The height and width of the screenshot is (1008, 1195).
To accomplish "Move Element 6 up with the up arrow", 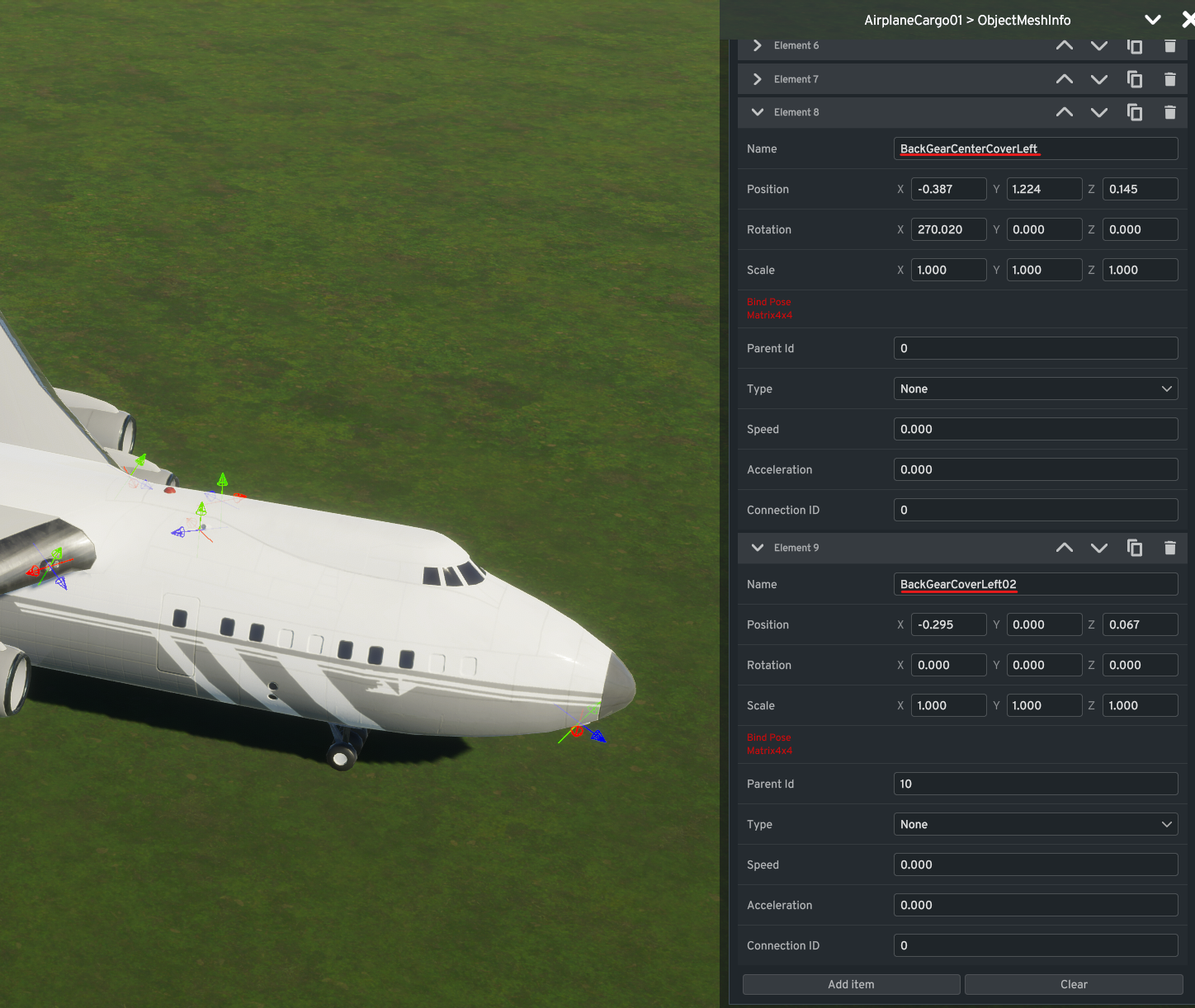I will [1064, 45].
